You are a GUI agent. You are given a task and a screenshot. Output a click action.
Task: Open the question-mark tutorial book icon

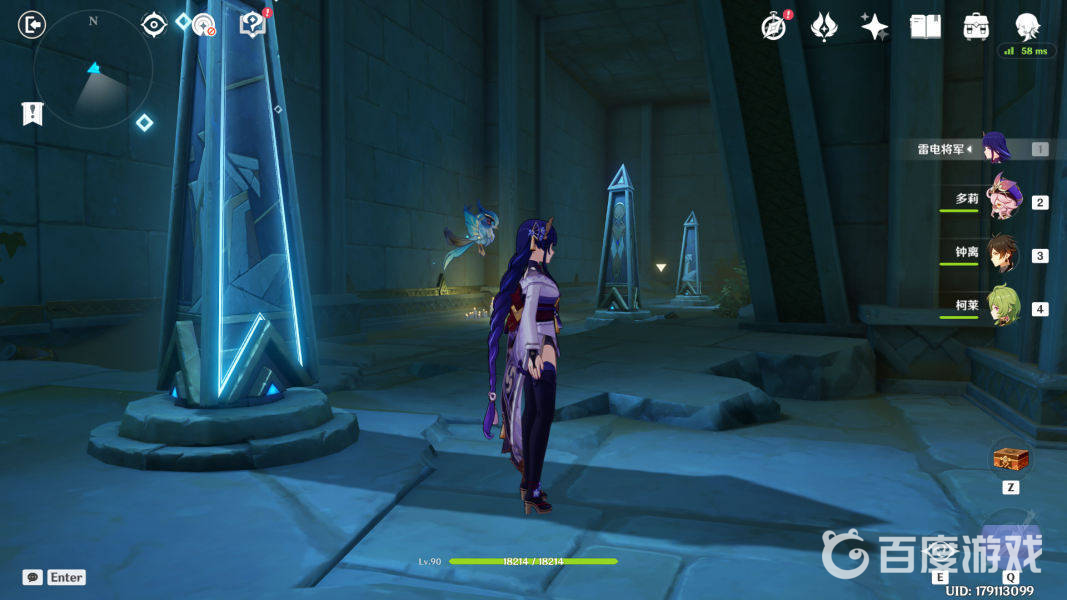(x=254, y=25)
